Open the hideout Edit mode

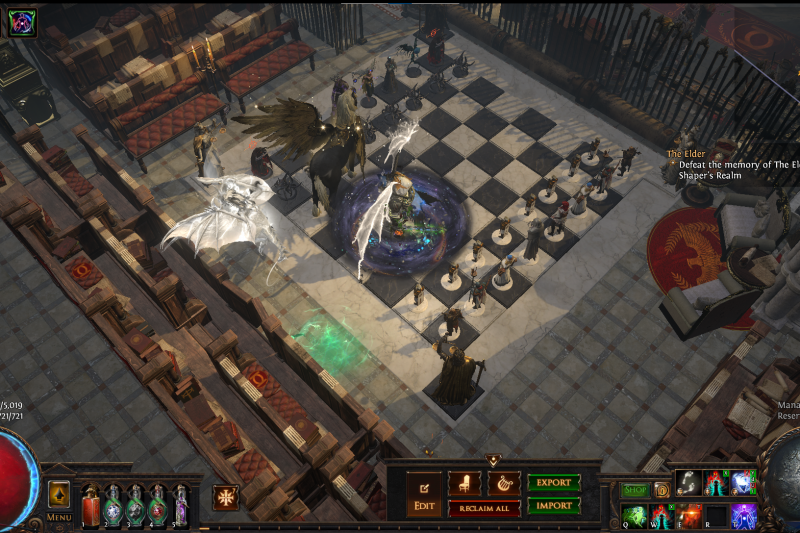pos(424,490)
